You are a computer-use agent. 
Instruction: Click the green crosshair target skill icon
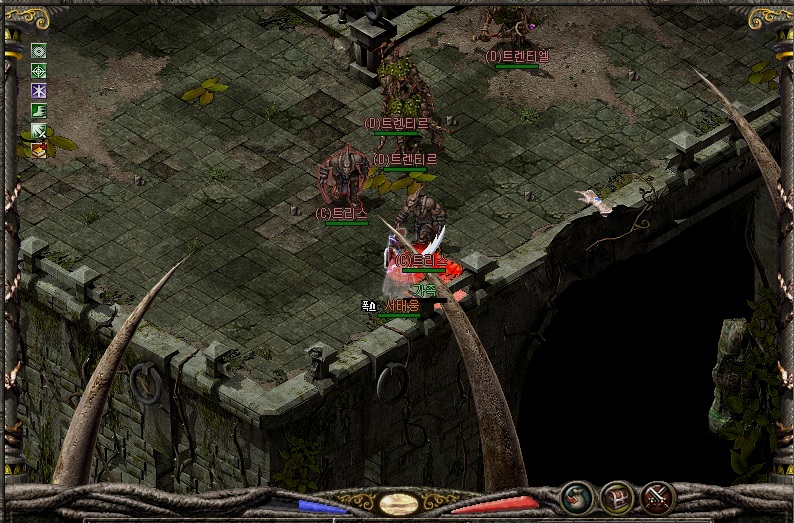coord(39,71)
